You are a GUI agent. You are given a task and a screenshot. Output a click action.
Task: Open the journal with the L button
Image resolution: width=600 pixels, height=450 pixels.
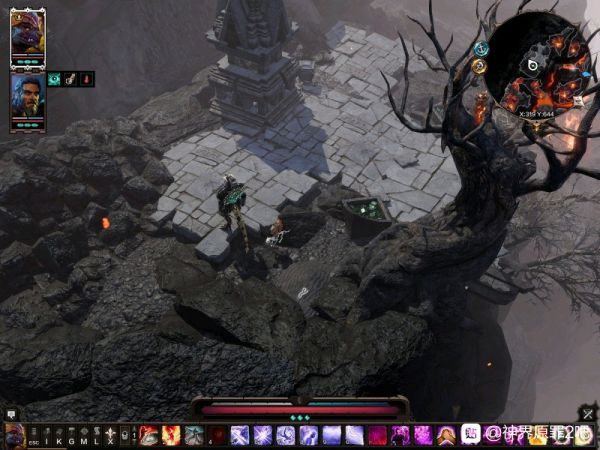pos(96,436)
